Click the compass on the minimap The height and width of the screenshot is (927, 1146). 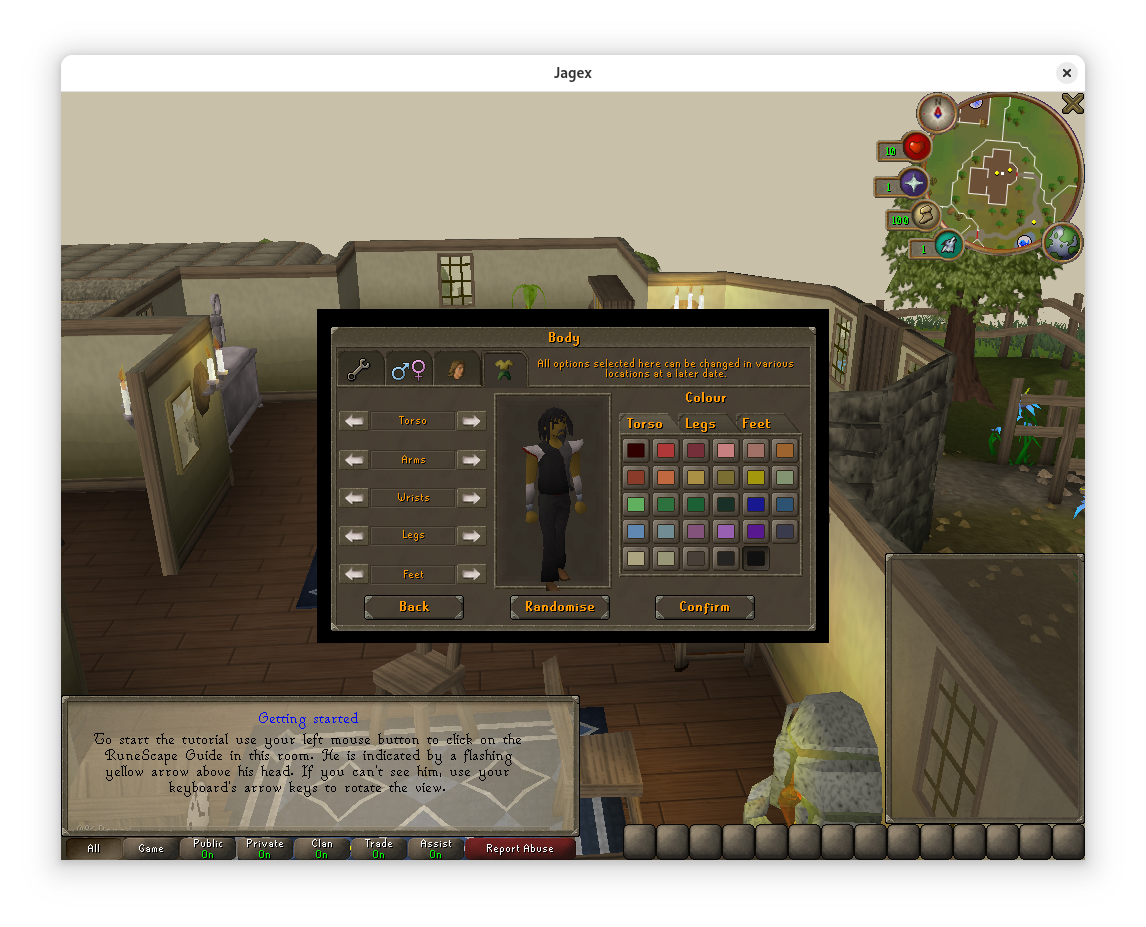click(x=938, y=113)
